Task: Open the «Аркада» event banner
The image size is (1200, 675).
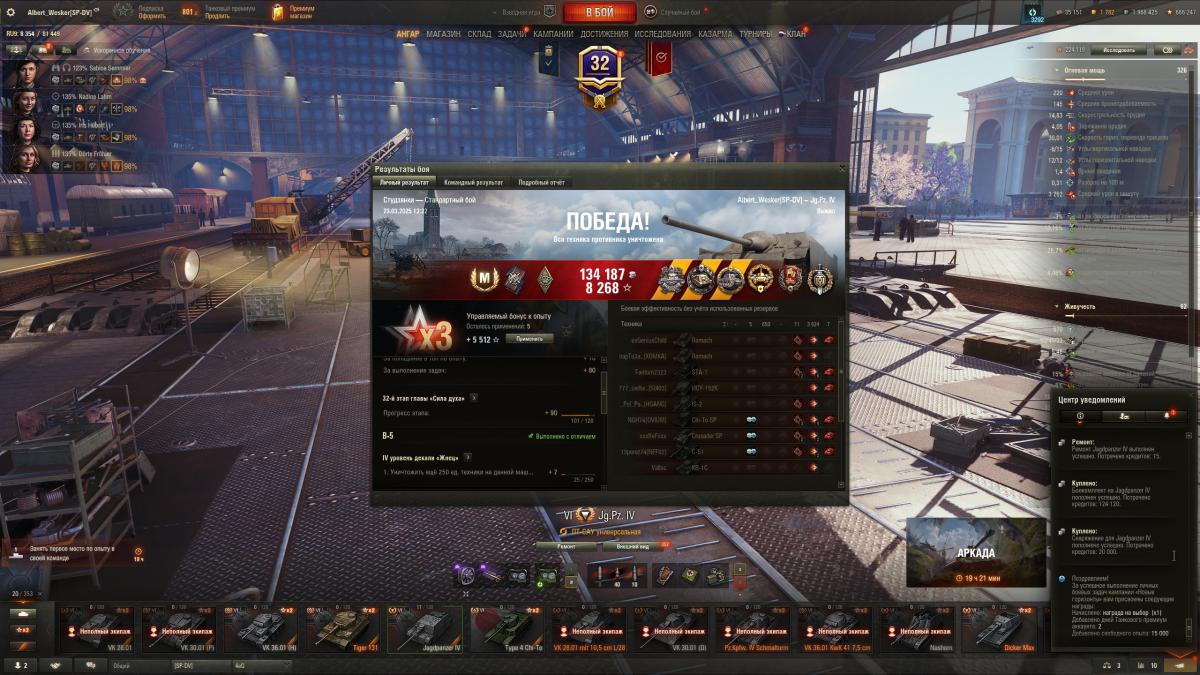Action: (975, 552)
